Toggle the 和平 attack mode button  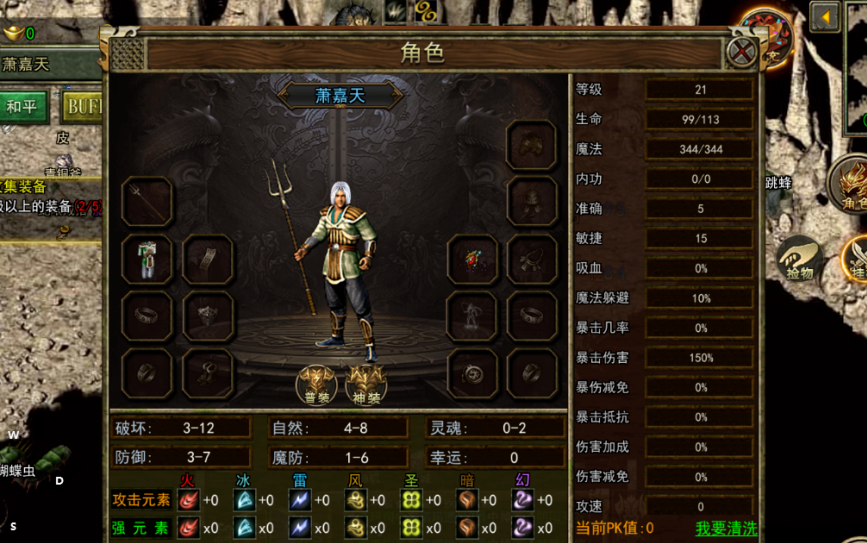[25, 105]
